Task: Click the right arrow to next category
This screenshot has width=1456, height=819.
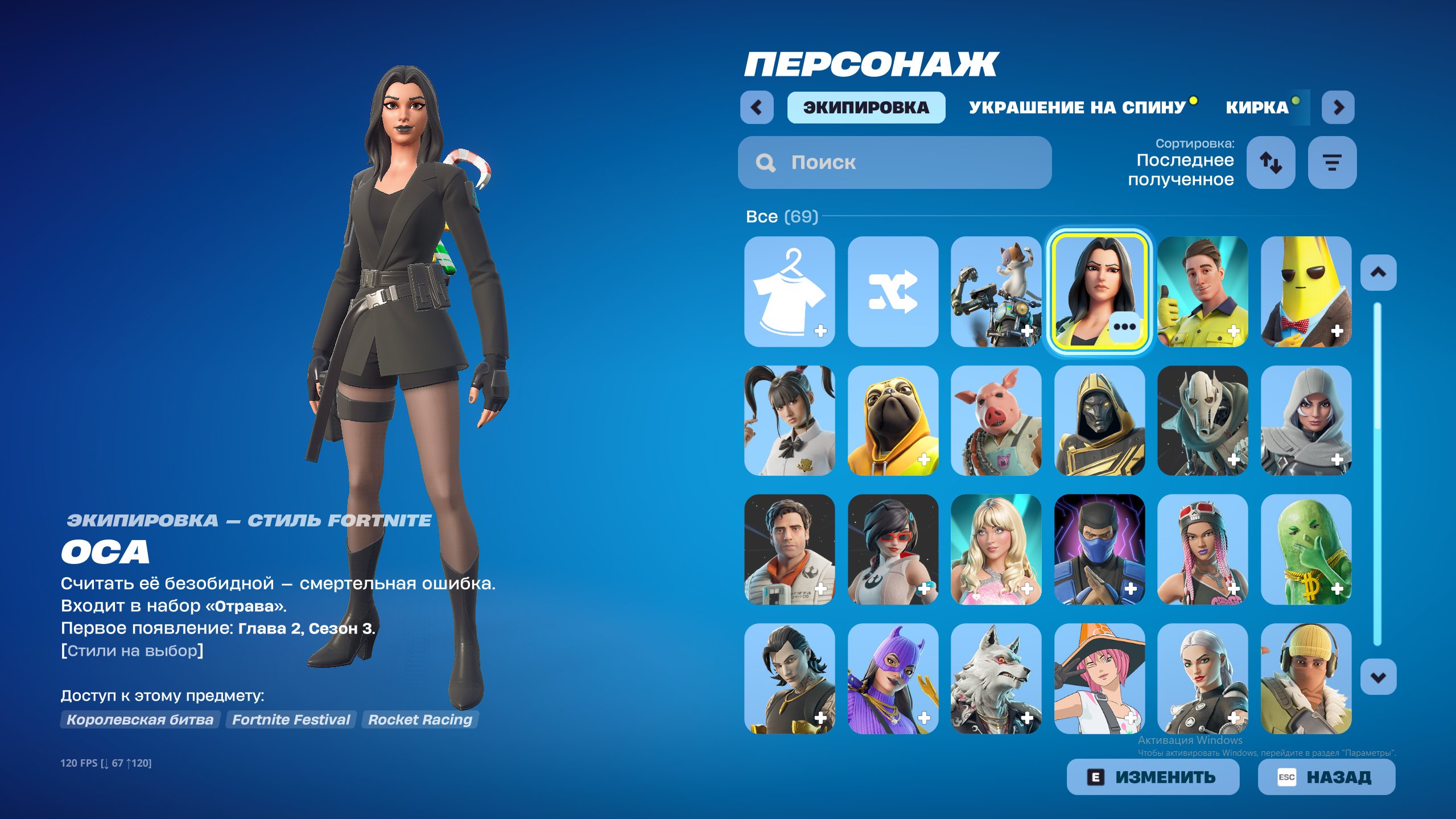Action: [x=1338, y=107]
